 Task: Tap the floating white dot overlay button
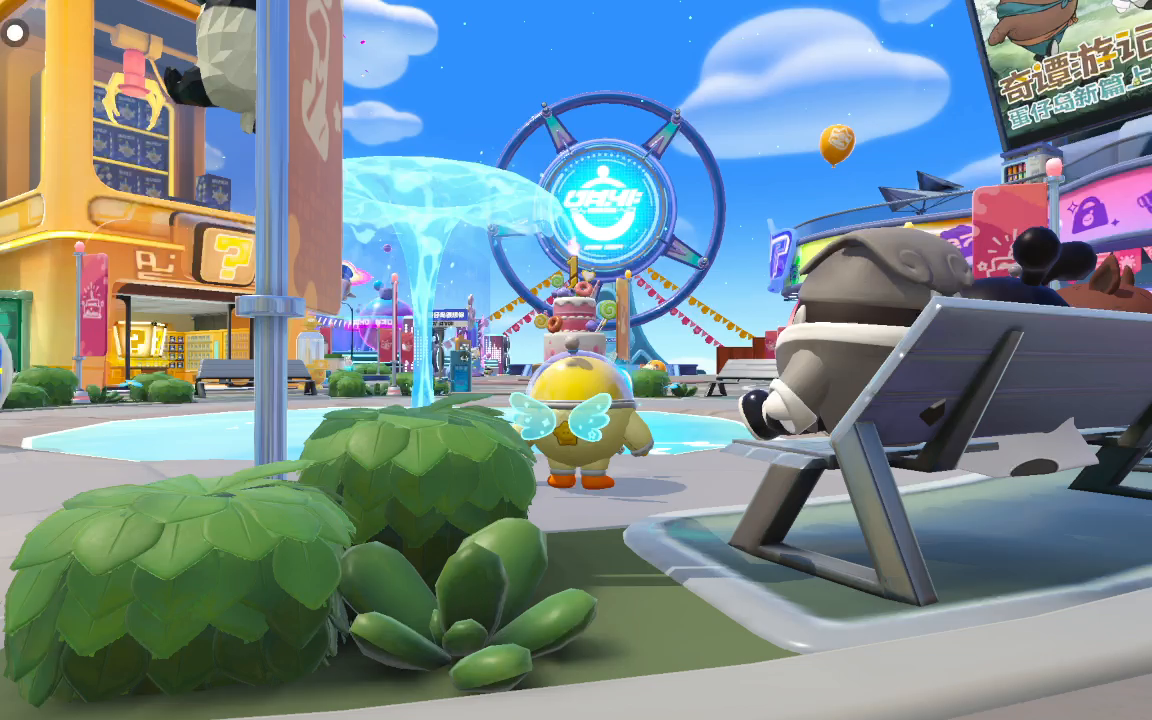point(16,33)
